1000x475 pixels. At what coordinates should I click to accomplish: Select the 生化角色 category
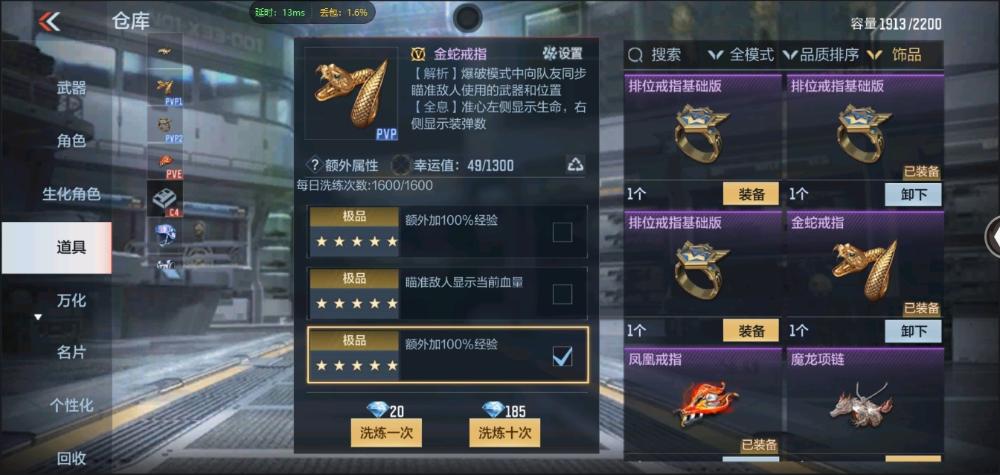(x=71, y=194)
